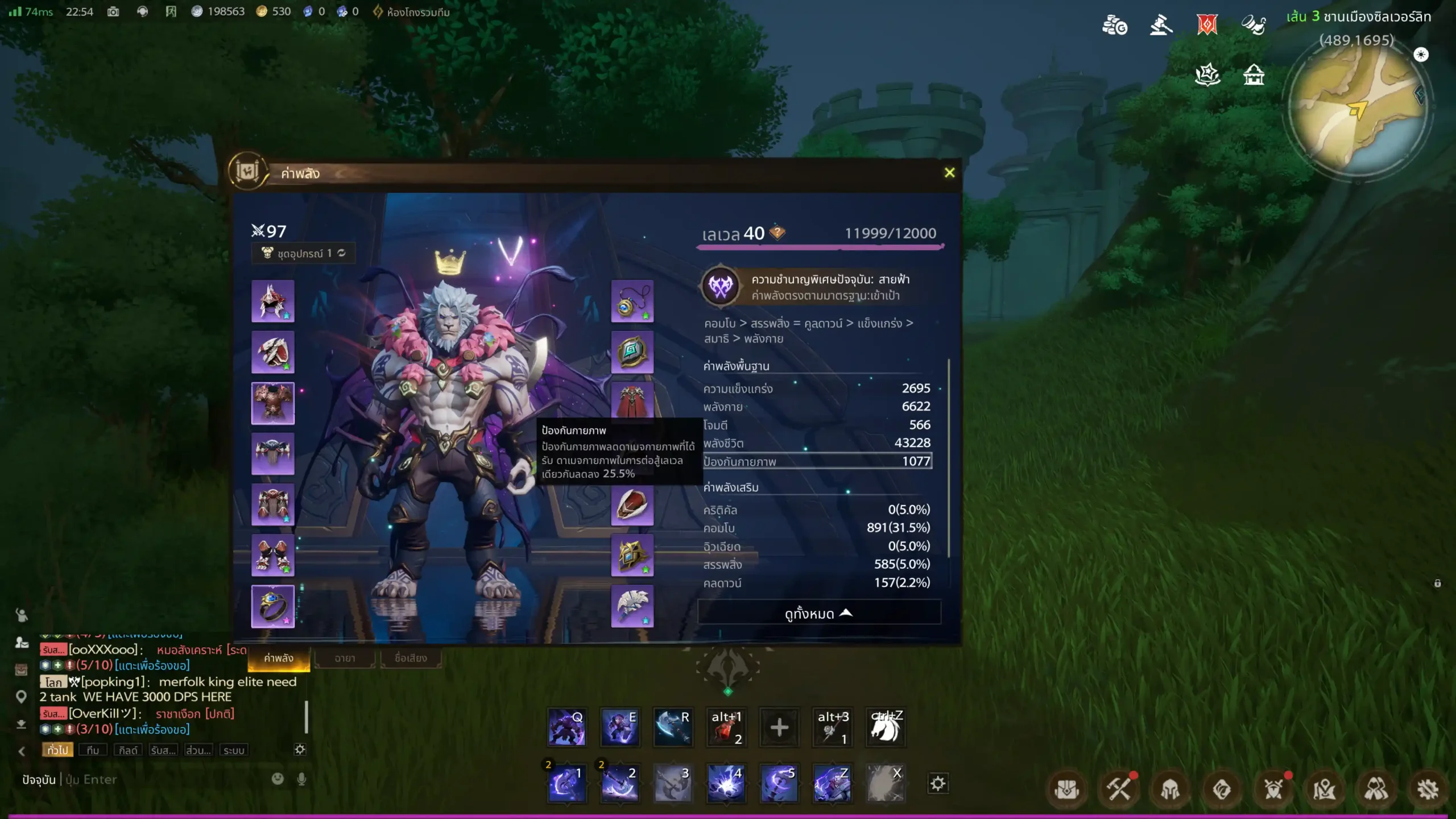Activate the Q skill icon
The height and width of the screenshot is (819, 1456).
(566, 727)
